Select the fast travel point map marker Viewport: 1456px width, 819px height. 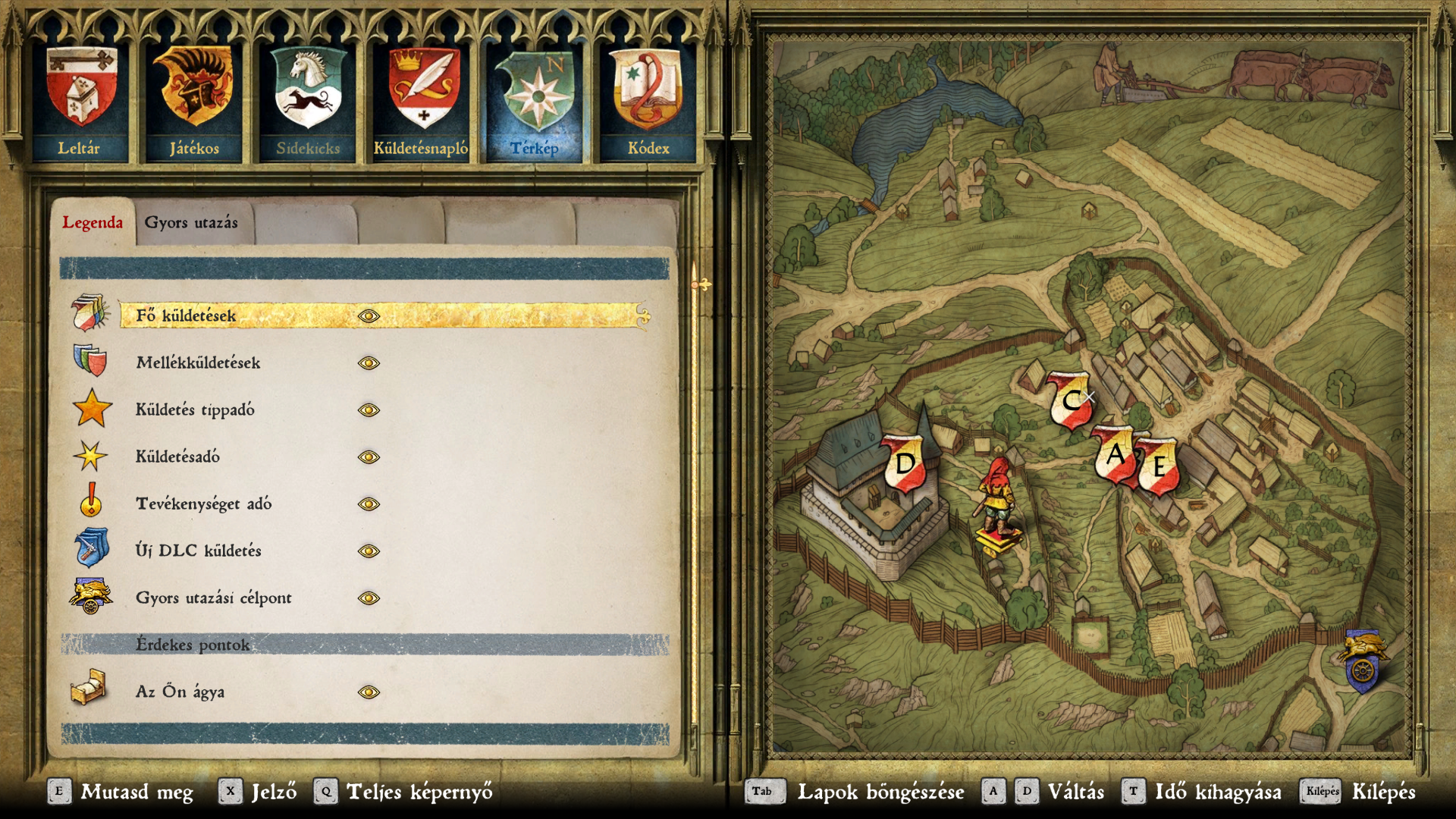click(1363, 661)
